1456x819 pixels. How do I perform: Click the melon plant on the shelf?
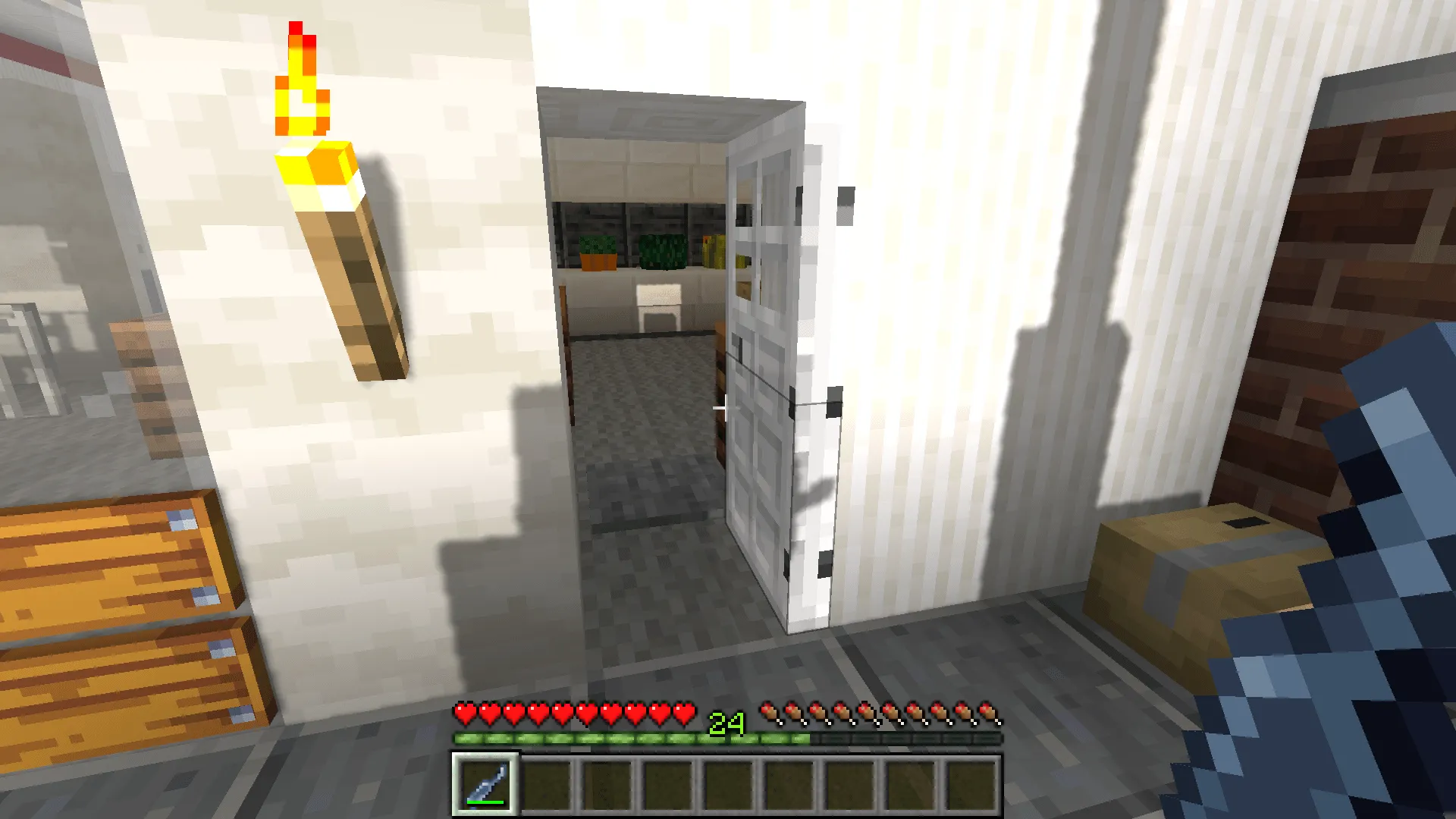664,250
